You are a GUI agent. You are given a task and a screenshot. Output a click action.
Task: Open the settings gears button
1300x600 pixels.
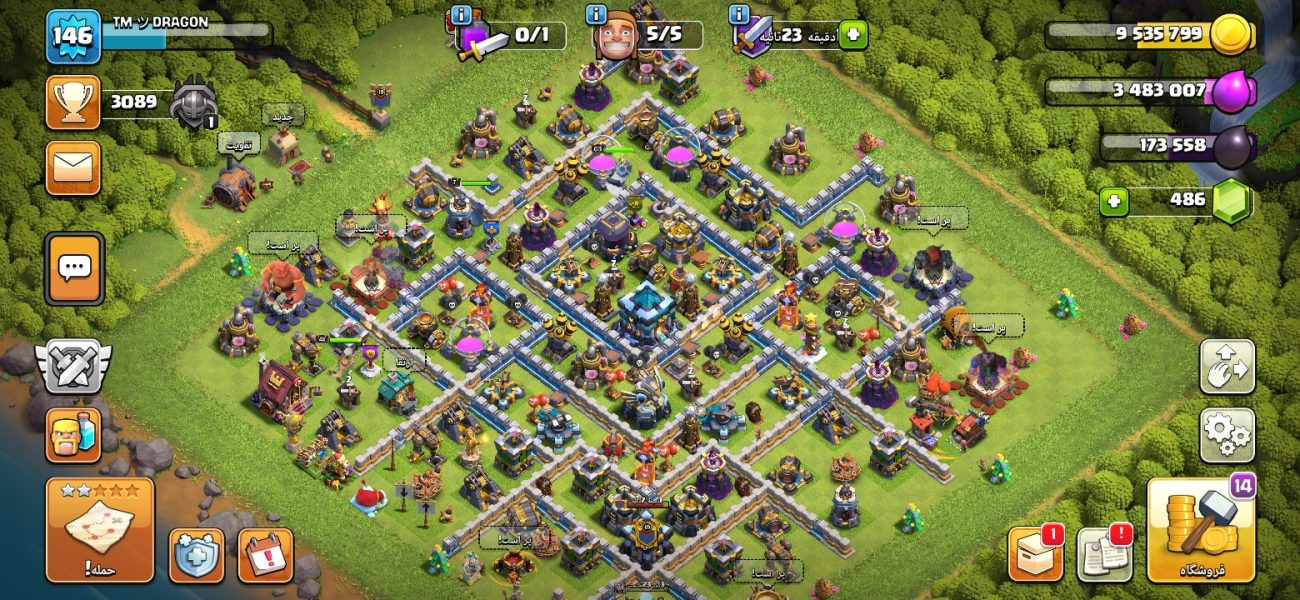coord(1227,435)
